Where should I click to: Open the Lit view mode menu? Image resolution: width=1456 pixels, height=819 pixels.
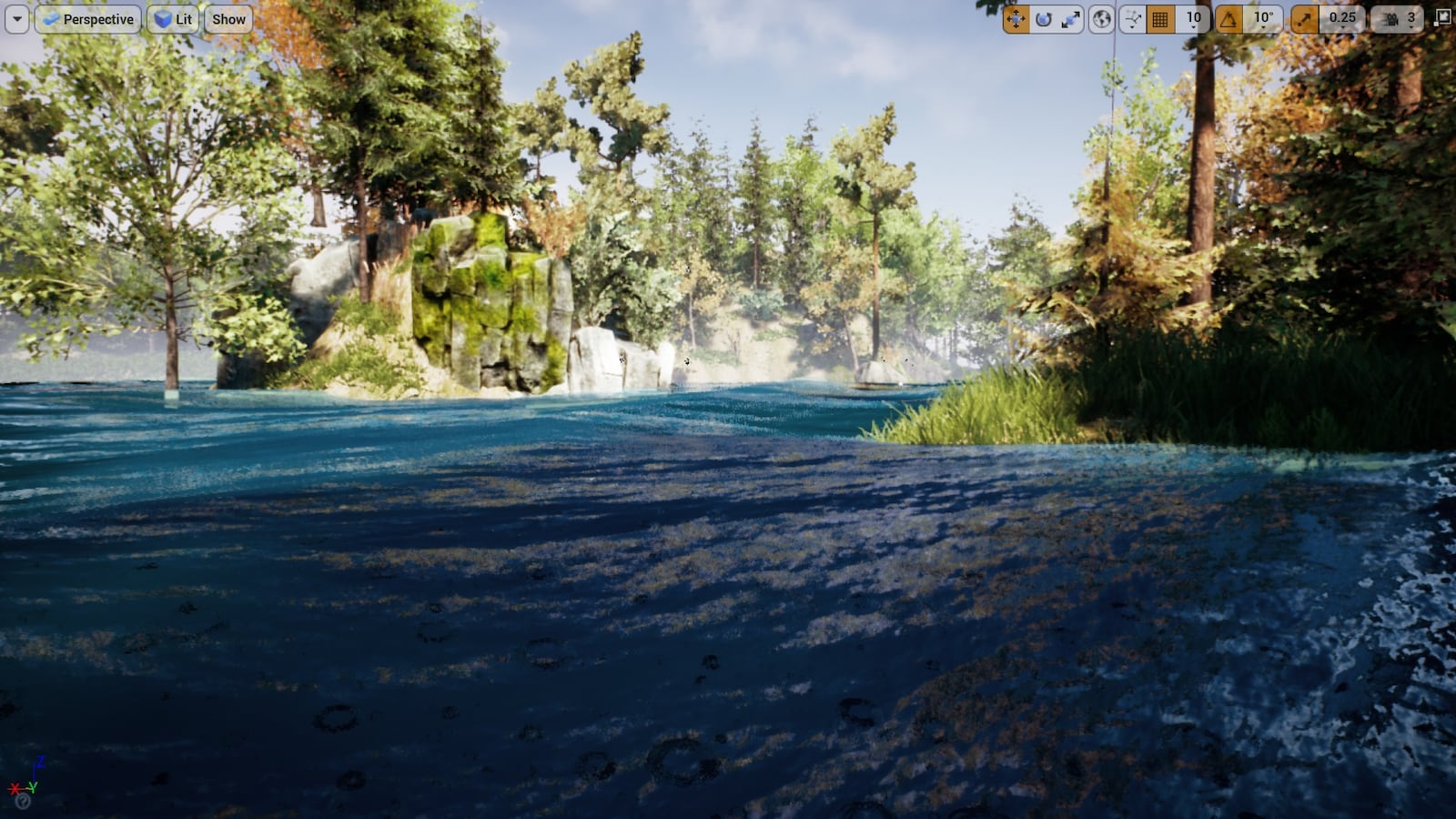click(172, 18)
